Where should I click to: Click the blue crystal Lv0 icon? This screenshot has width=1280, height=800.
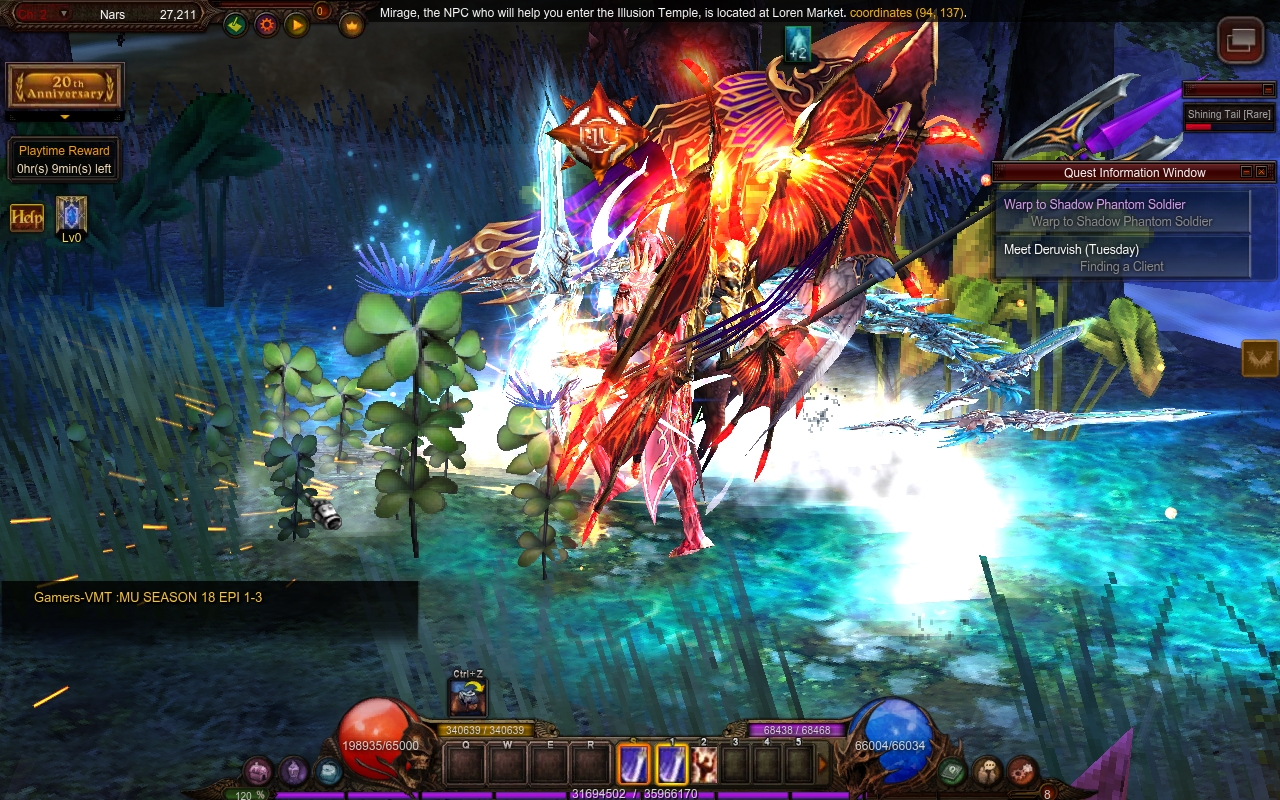click(x=71, y=215)
